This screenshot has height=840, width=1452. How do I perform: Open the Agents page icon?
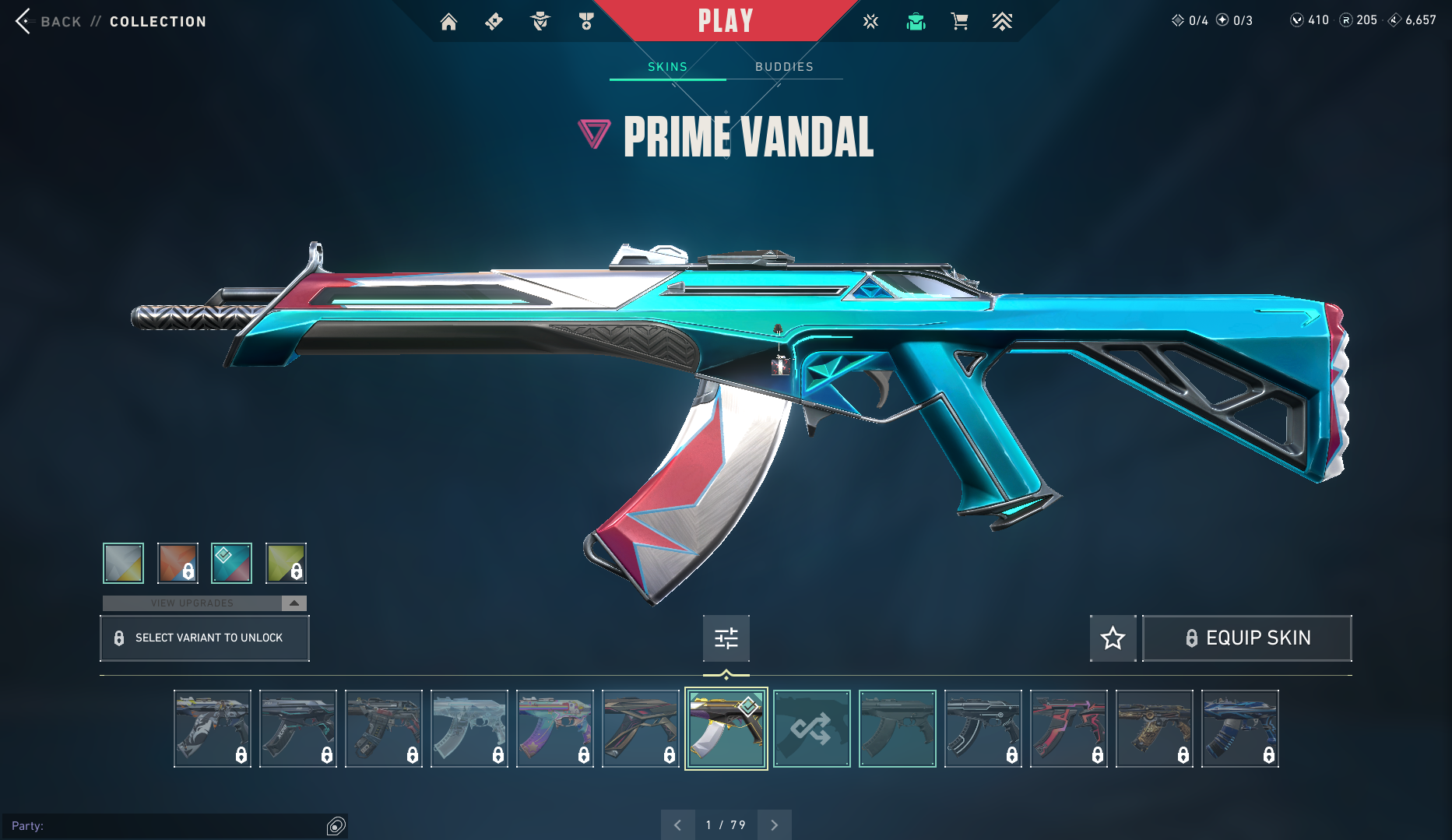[540, 21]
